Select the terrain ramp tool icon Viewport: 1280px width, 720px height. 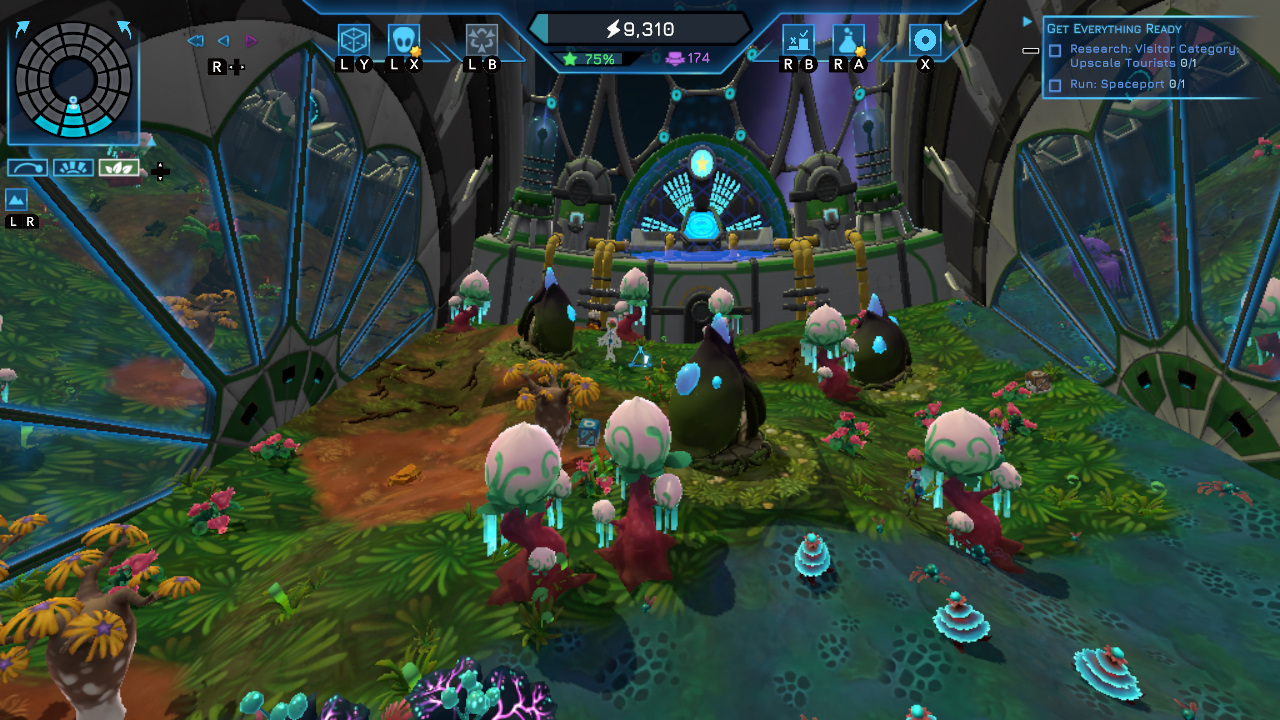click(x=26, y=166)
